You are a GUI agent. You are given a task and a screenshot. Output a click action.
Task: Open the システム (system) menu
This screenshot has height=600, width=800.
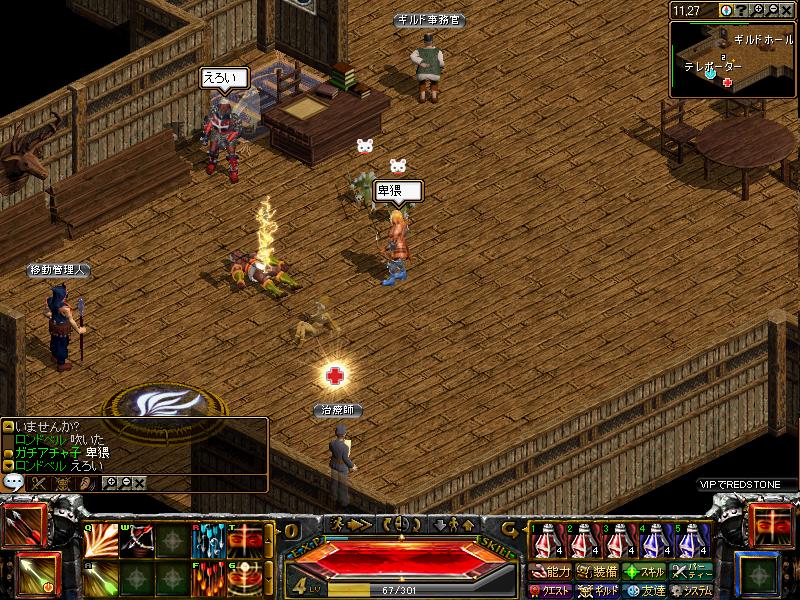(x=692, y=591)
